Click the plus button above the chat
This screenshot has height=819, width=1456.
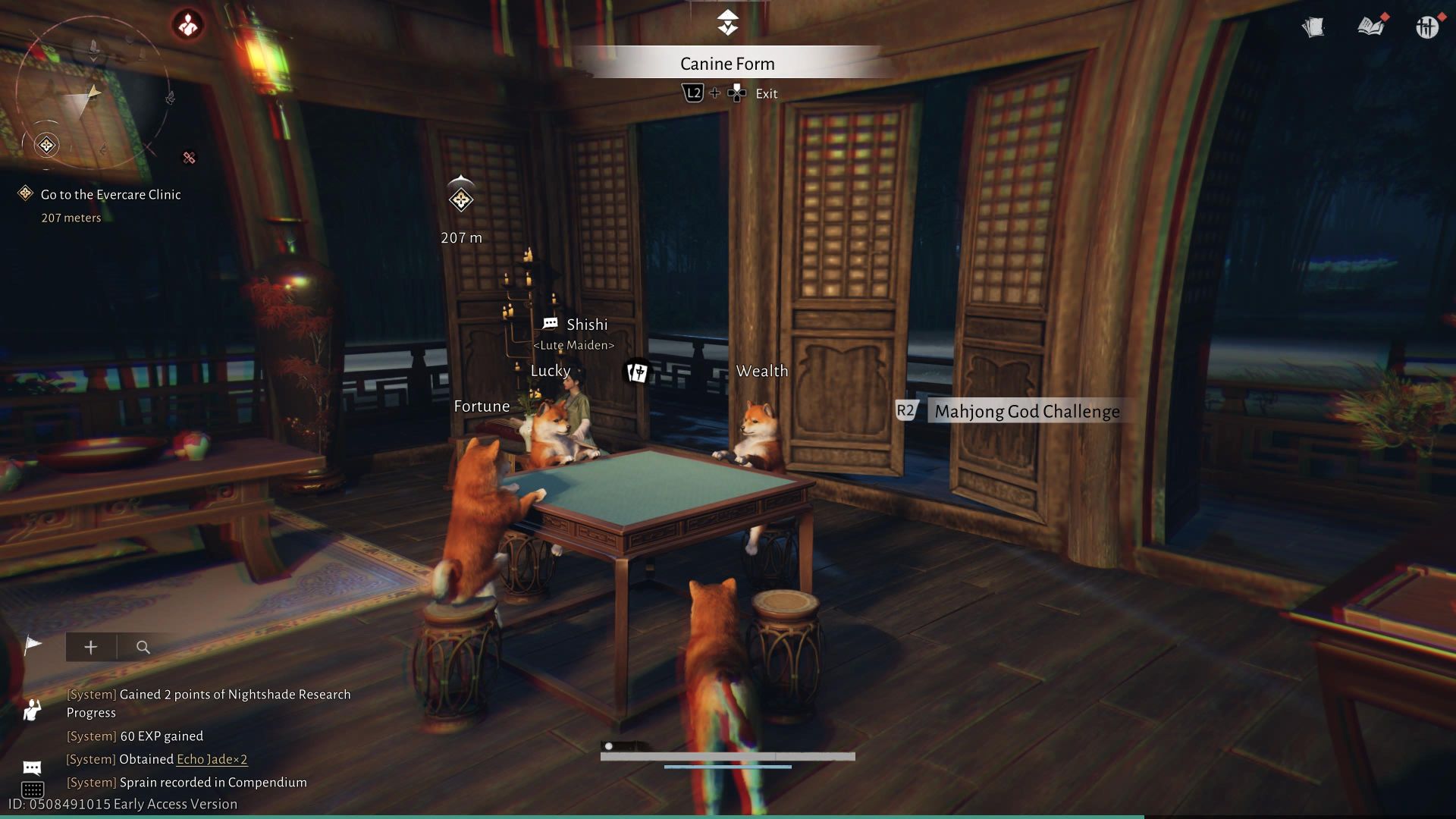tap(91, 648)
